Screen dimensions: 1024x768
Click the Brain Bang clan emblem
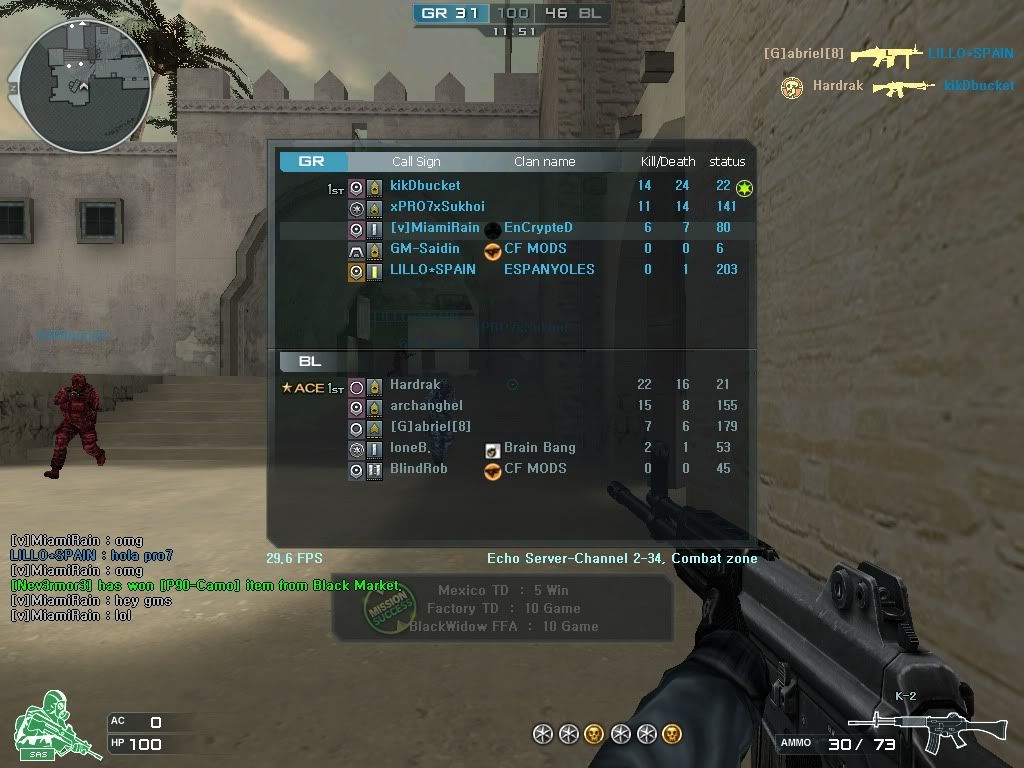(x=492, y=449)
